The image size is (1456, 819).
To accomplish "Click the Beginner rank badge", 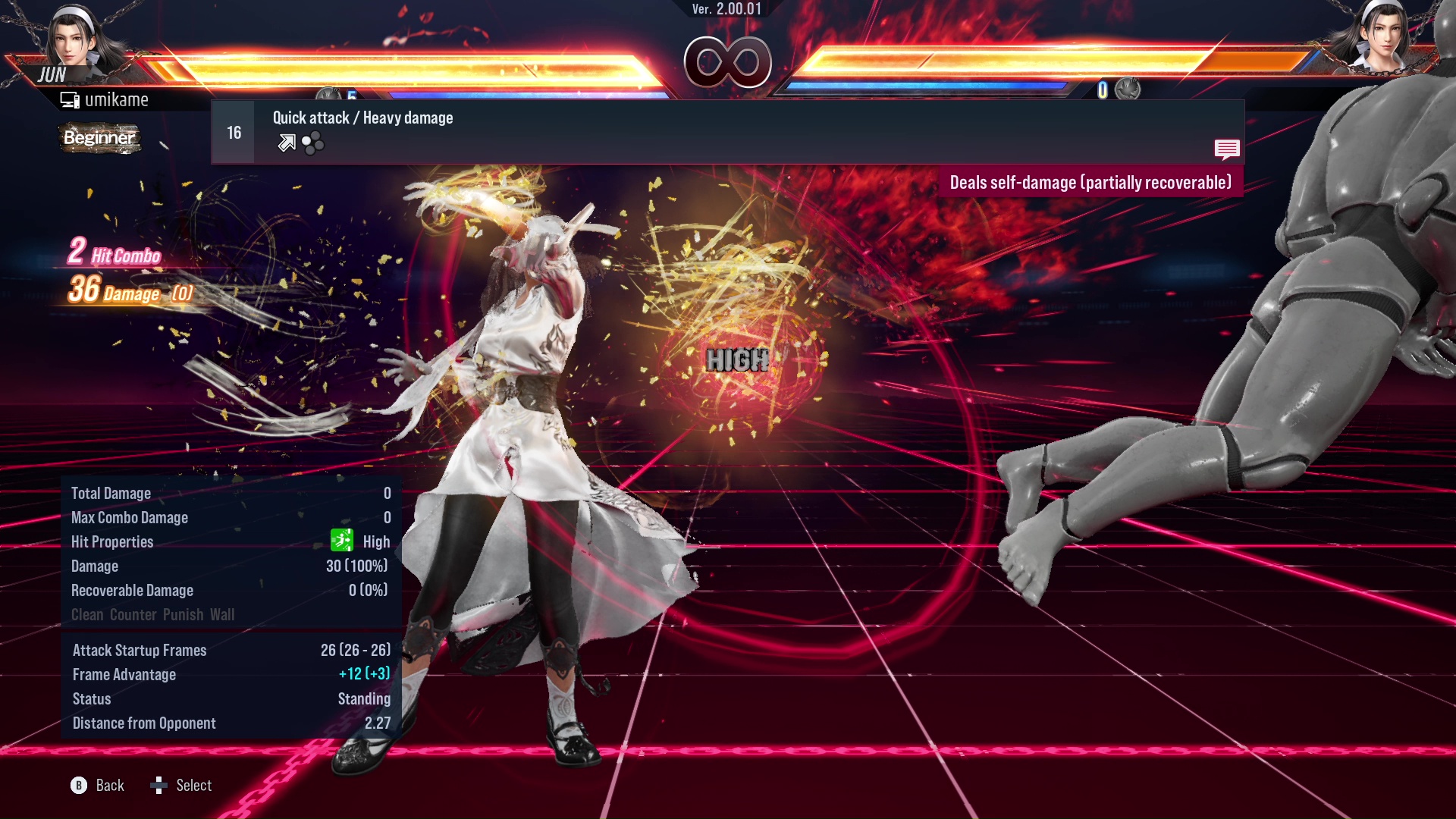I will pos(99,138).
